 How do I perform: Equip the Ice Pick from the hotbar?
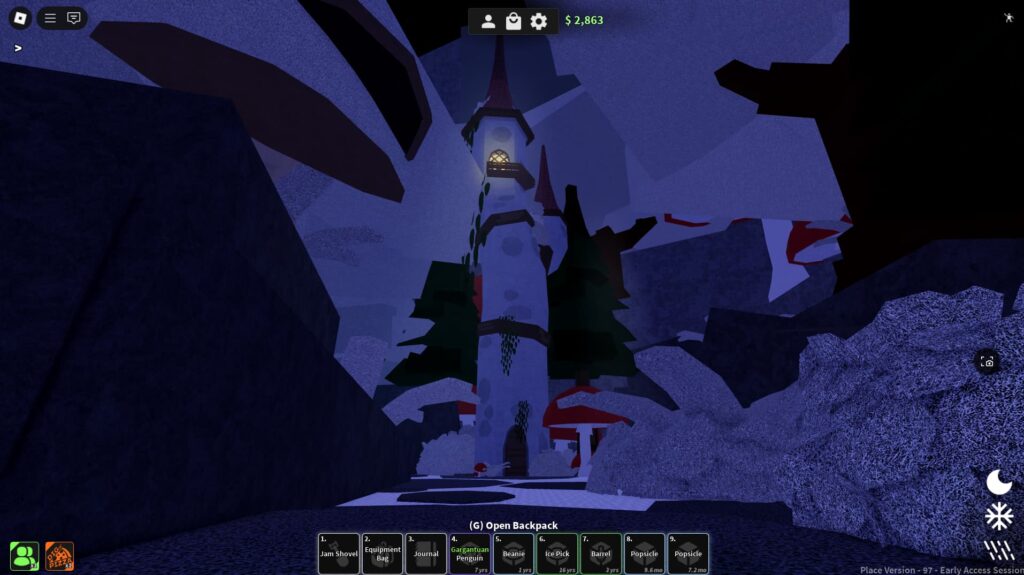(557, 554)
